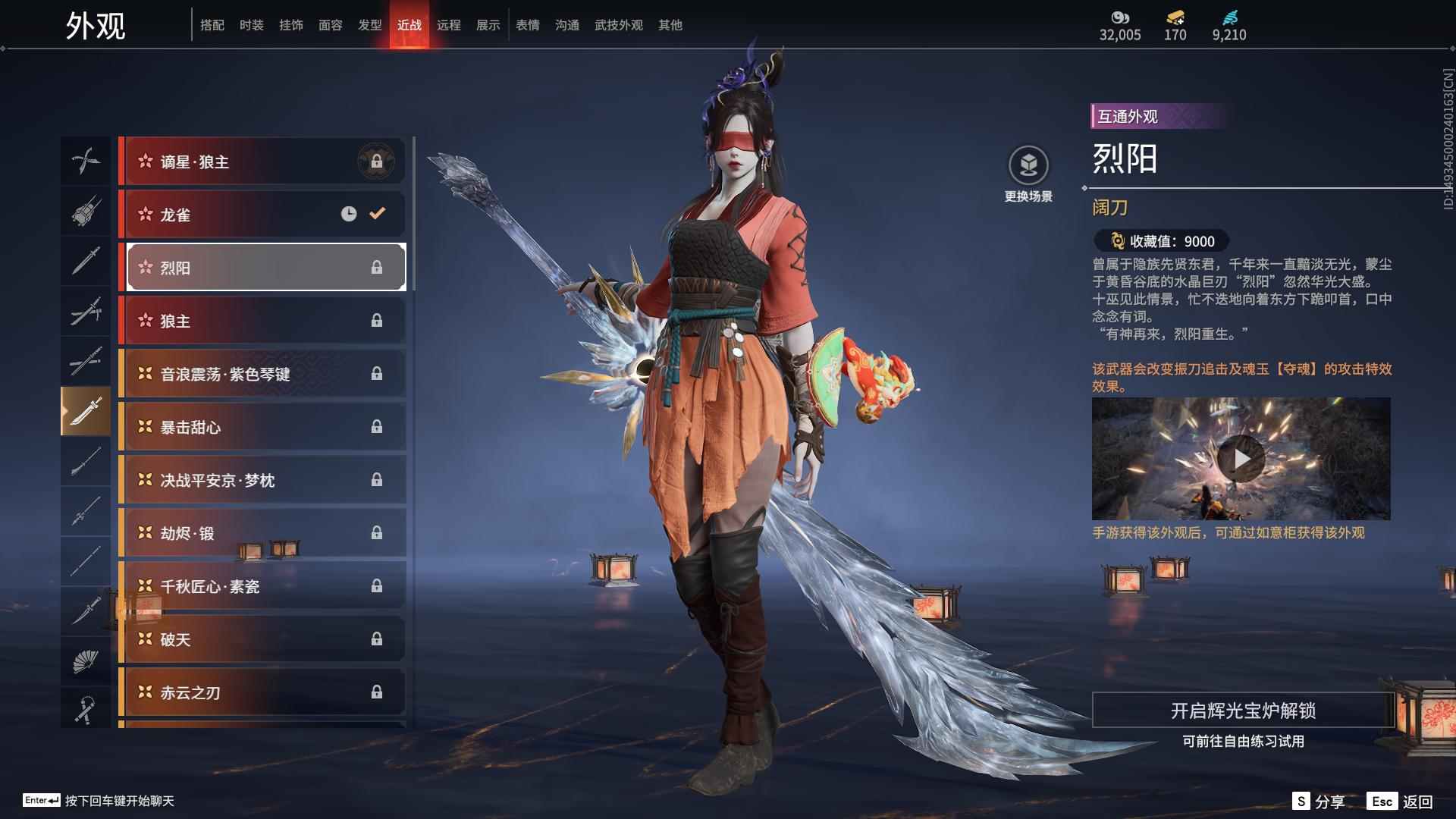Open the 表情 tab

pyautogui.click(x=526, y=24)
